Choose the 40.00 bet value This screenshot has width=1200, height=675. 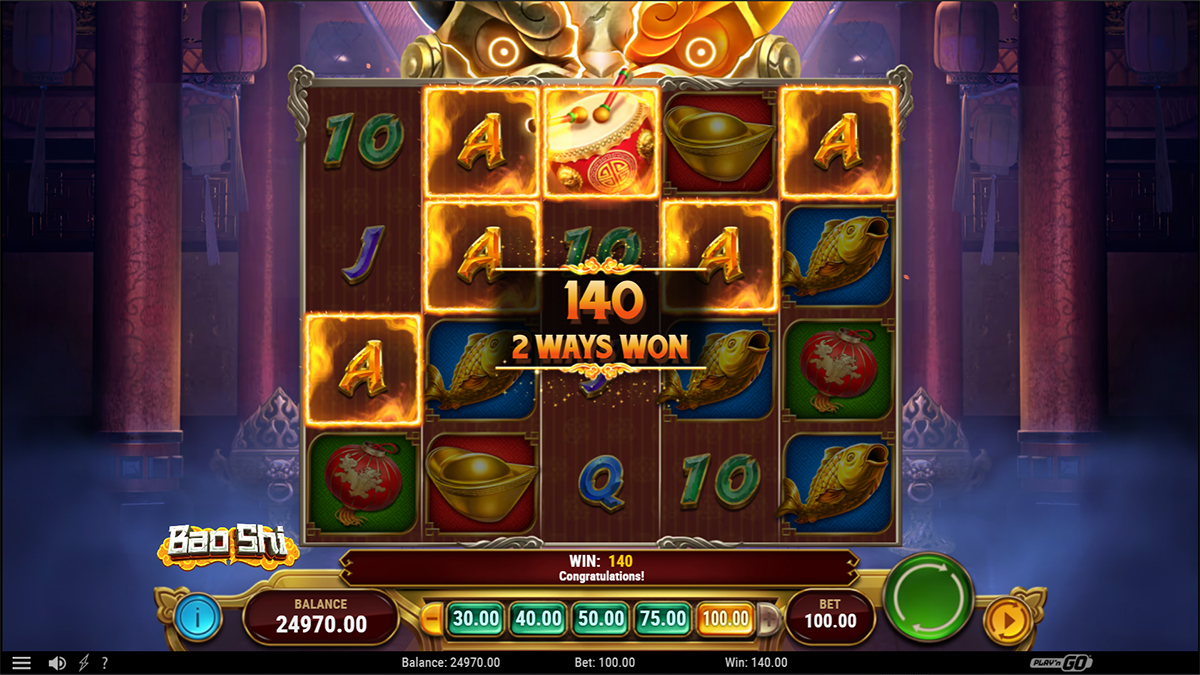[537, 619]
